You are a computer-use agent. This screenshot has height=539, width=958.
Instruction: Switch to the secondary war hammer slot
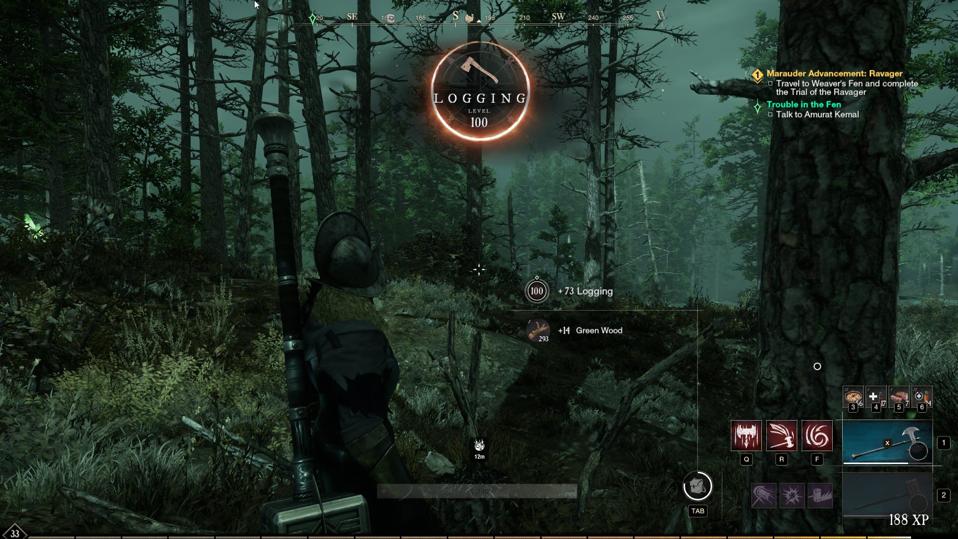pyautogui.click(x=887, y=494)
